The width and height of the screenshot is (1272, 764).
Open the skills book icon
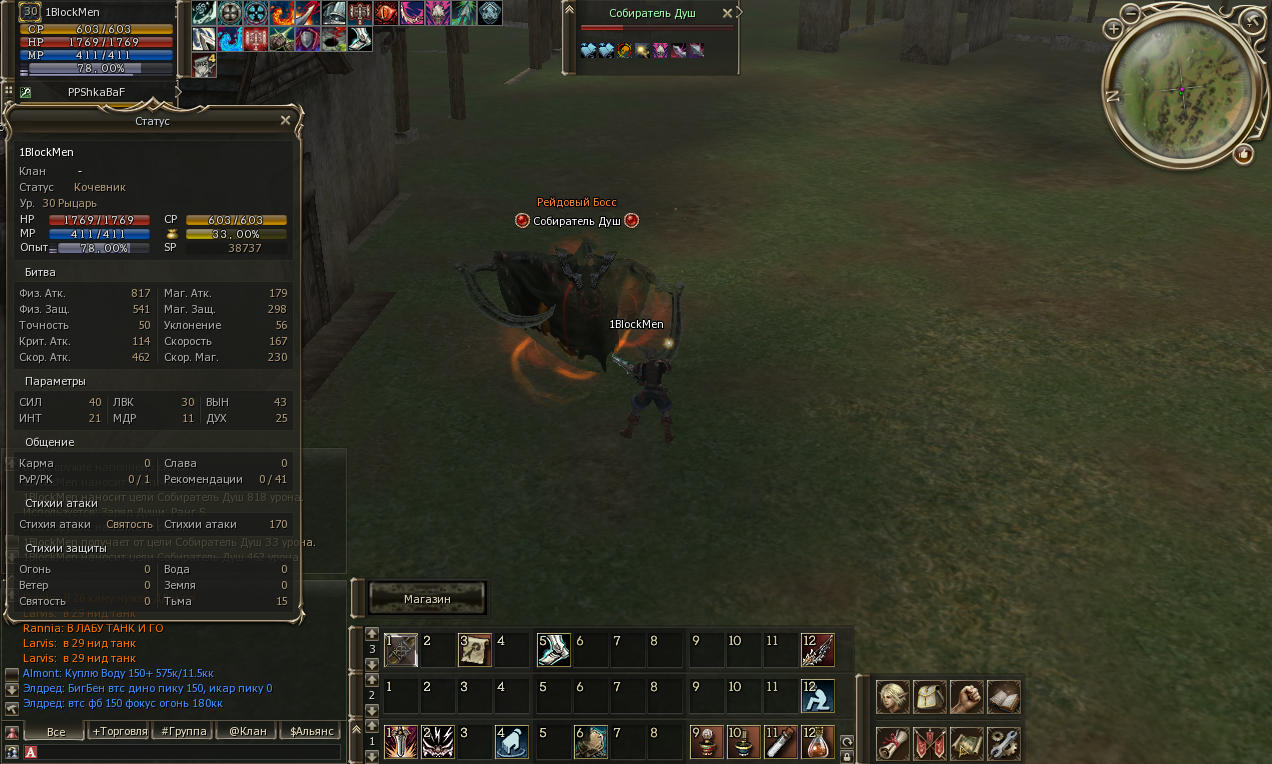pyautogui.click(x=1003, y=696)
